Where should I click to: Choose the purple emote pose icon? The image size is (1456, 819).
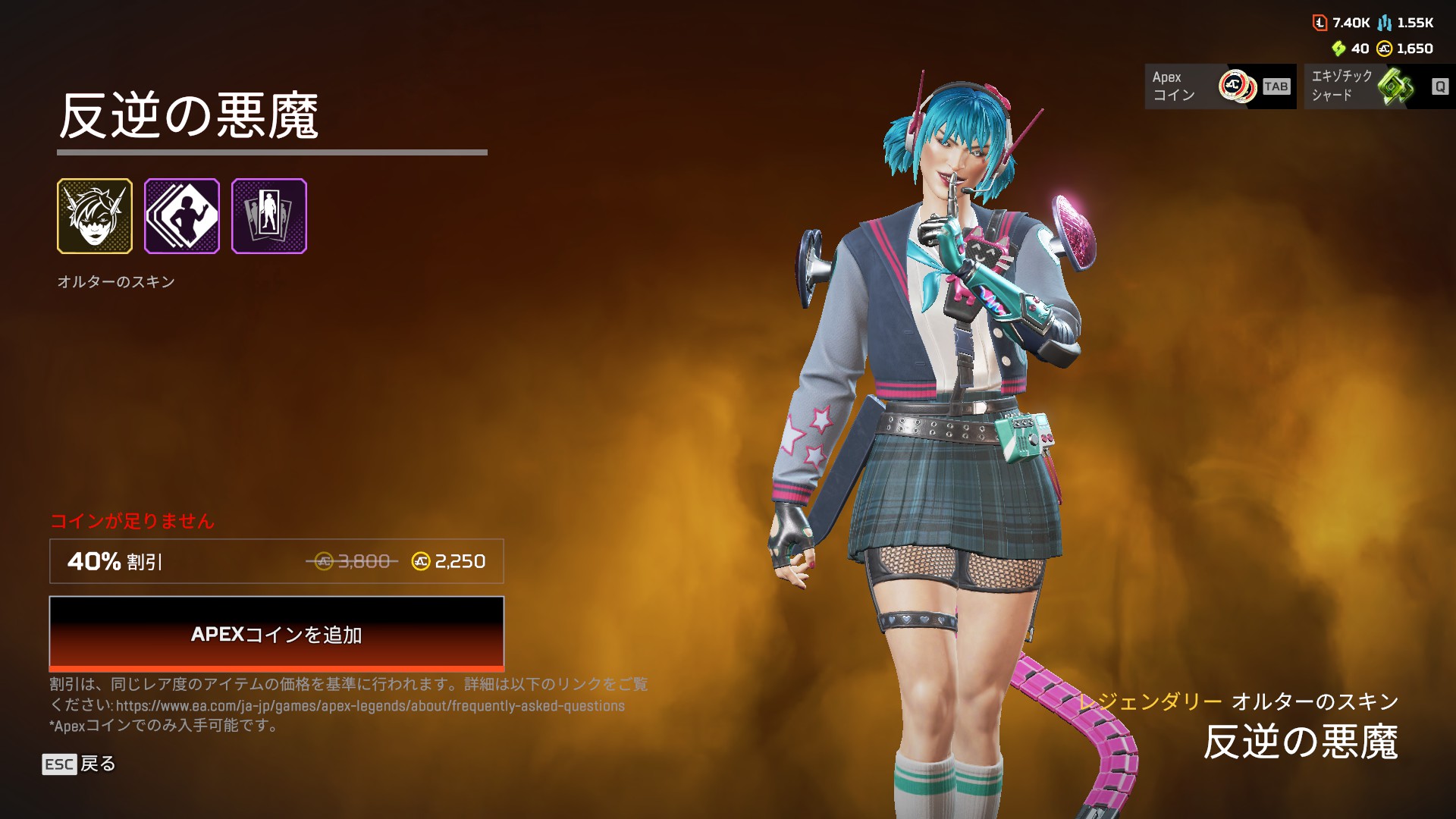182,216
